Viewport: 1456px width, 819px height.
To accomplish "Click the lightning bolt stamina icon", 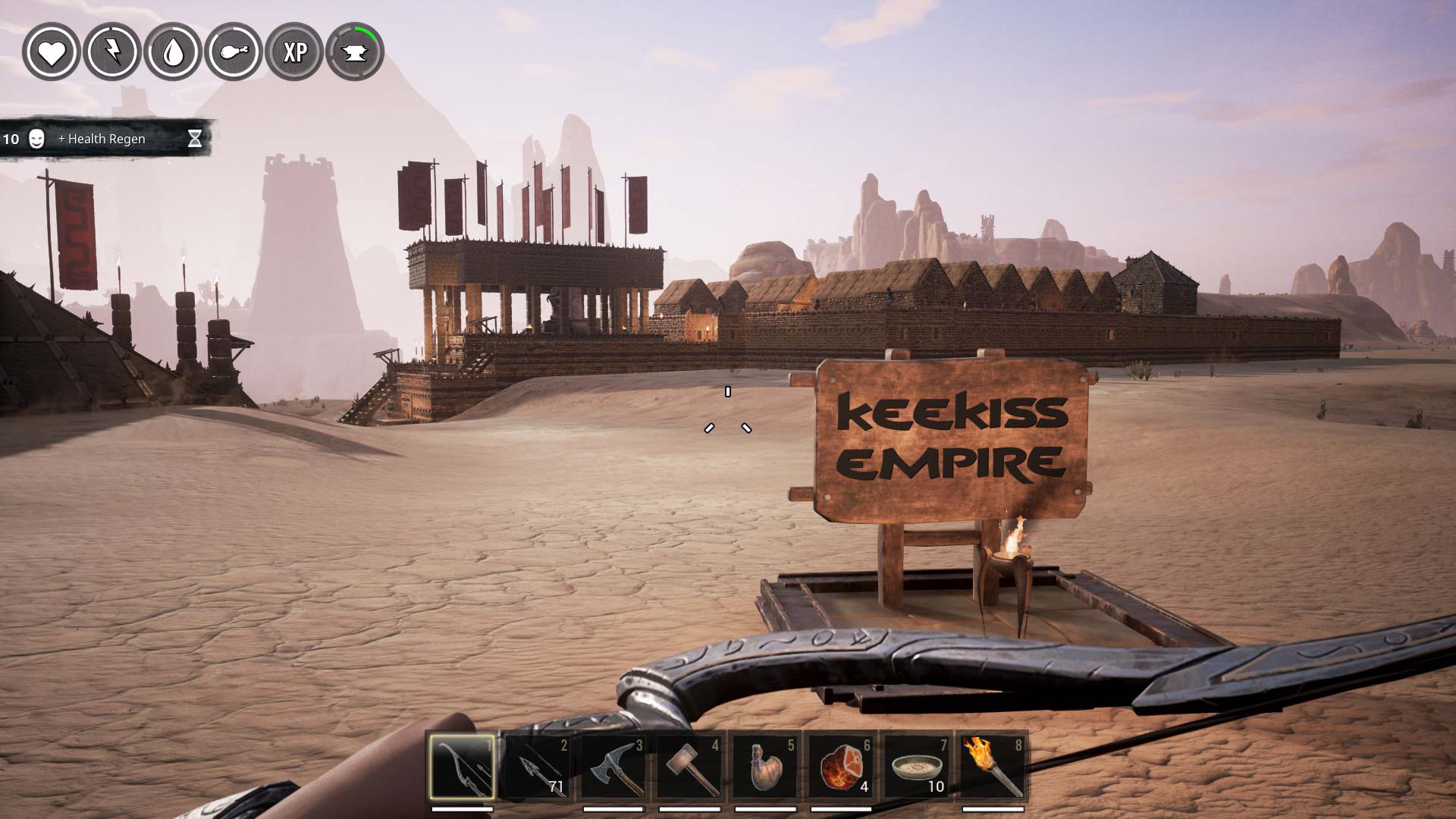I will click(x=112, y=52).
